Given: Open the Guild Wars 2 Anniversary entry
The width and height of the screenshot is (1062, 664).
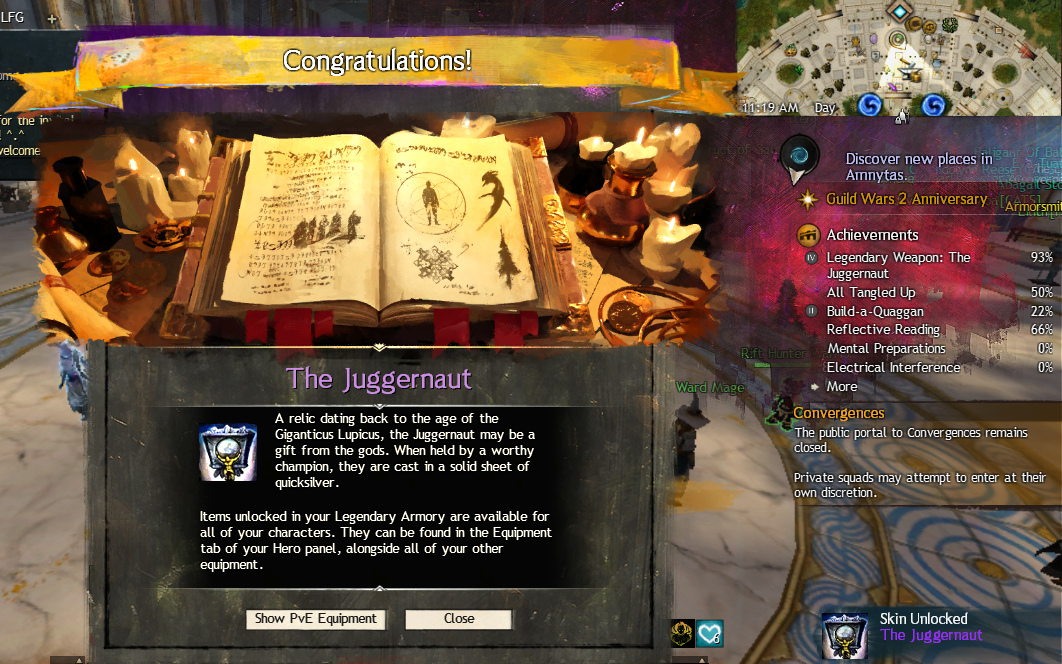Looking at the screenshot, I should pyautogui.click(x=905, y=199).
